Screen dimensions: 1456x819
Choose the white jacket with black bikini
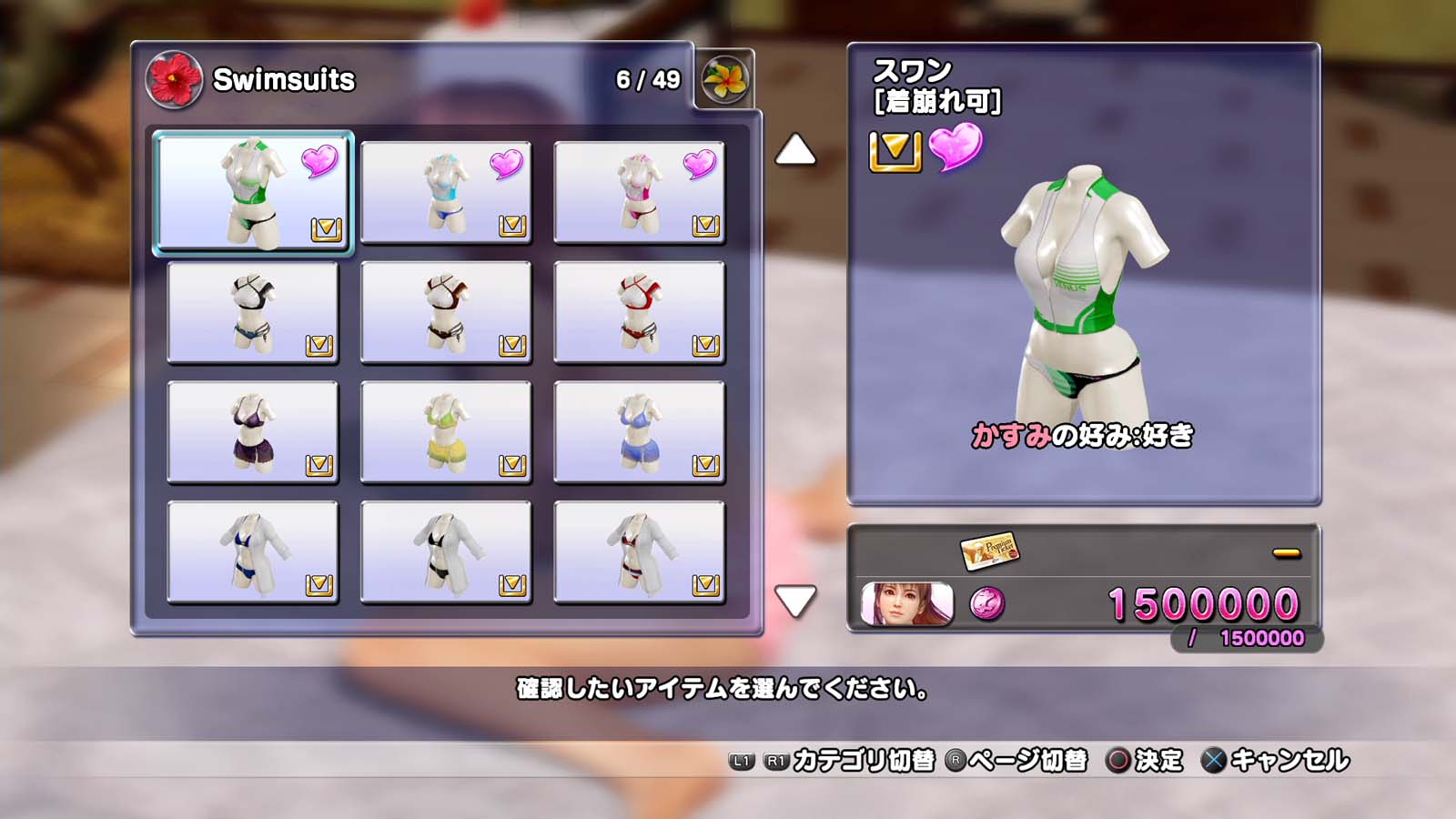(x=446, y=552)
